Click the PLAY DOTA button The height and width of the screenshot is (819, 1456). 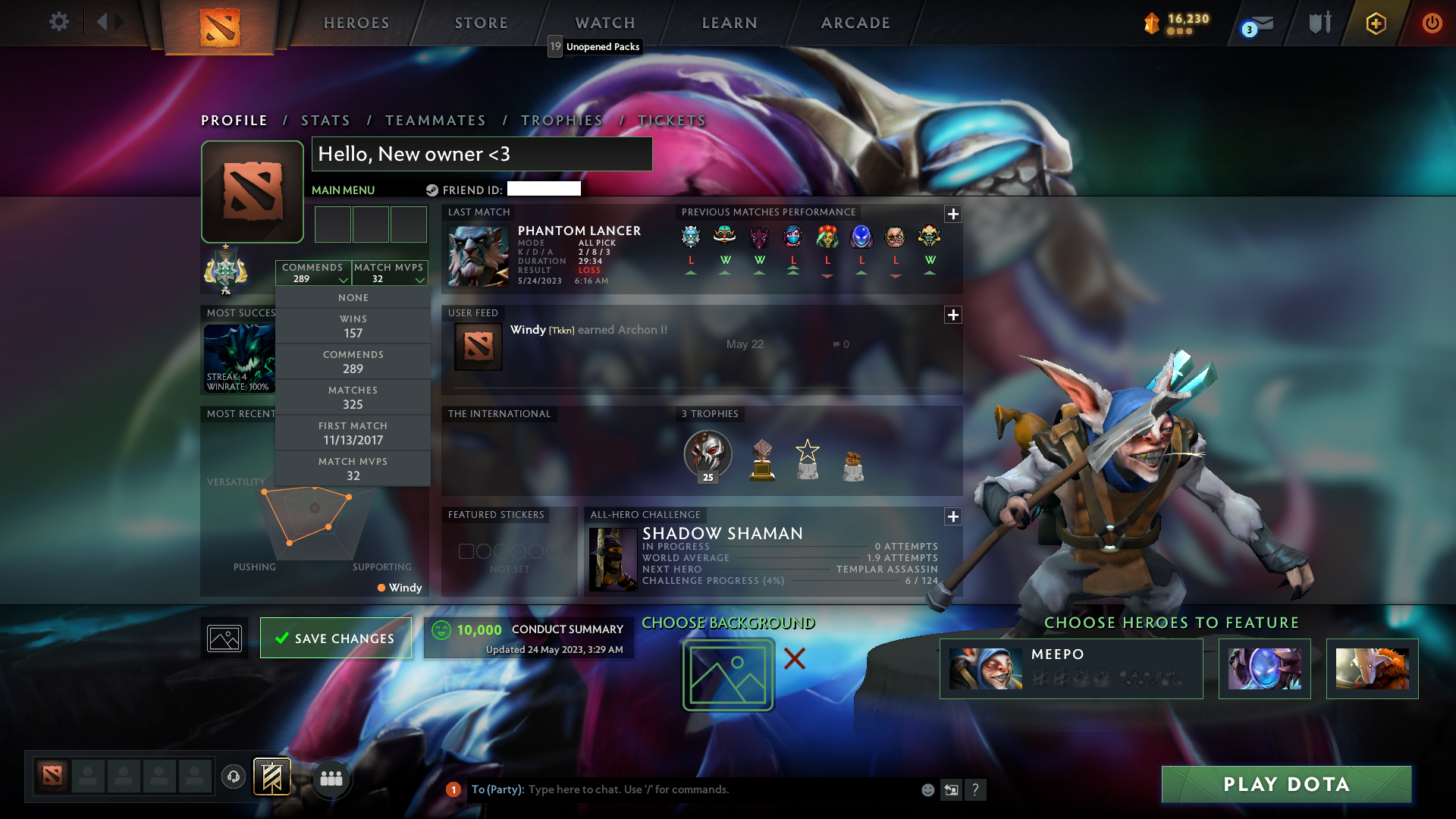1285,785
